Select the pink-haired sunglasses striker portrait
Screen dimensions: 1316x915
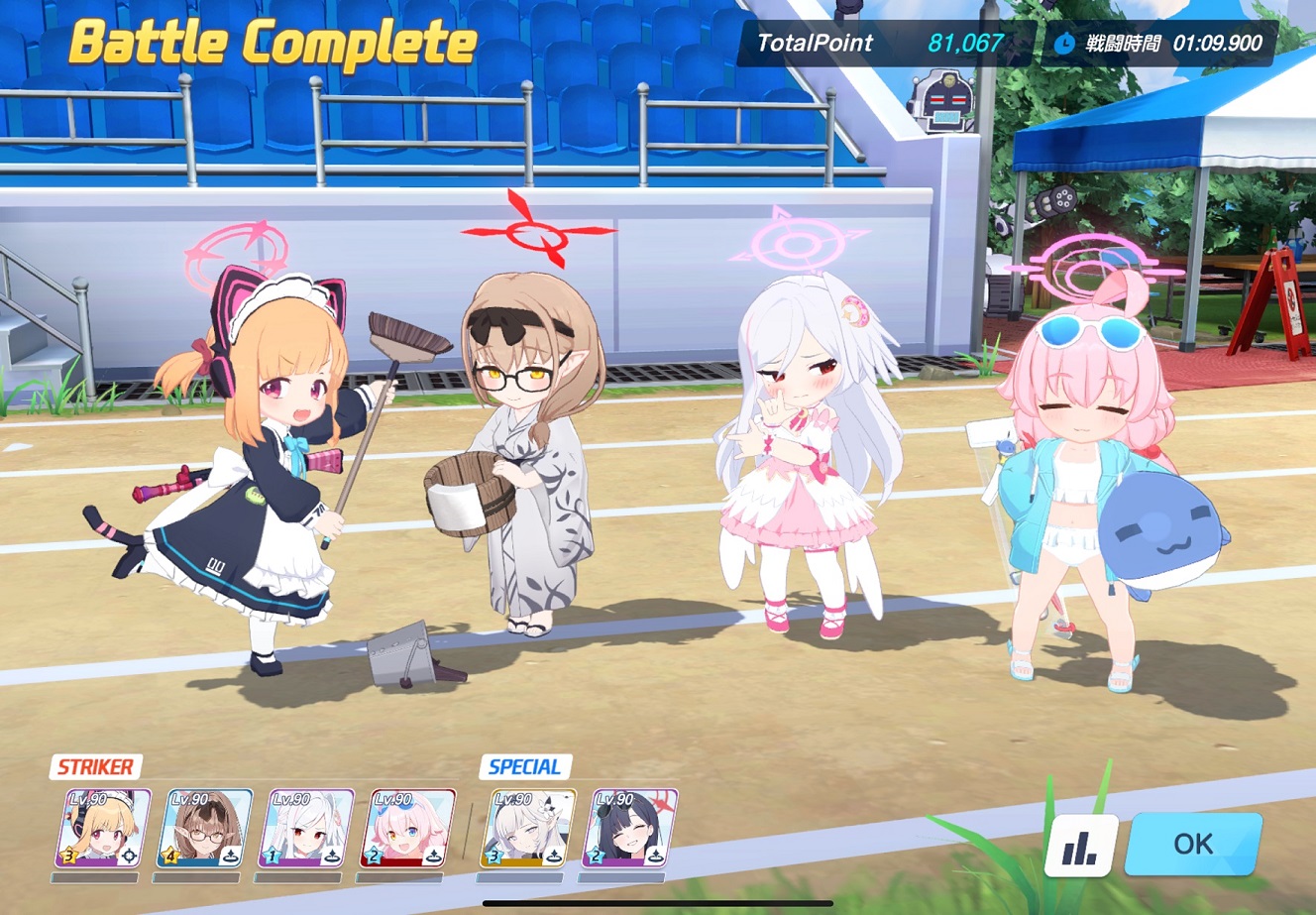click(x=408, y=829)
